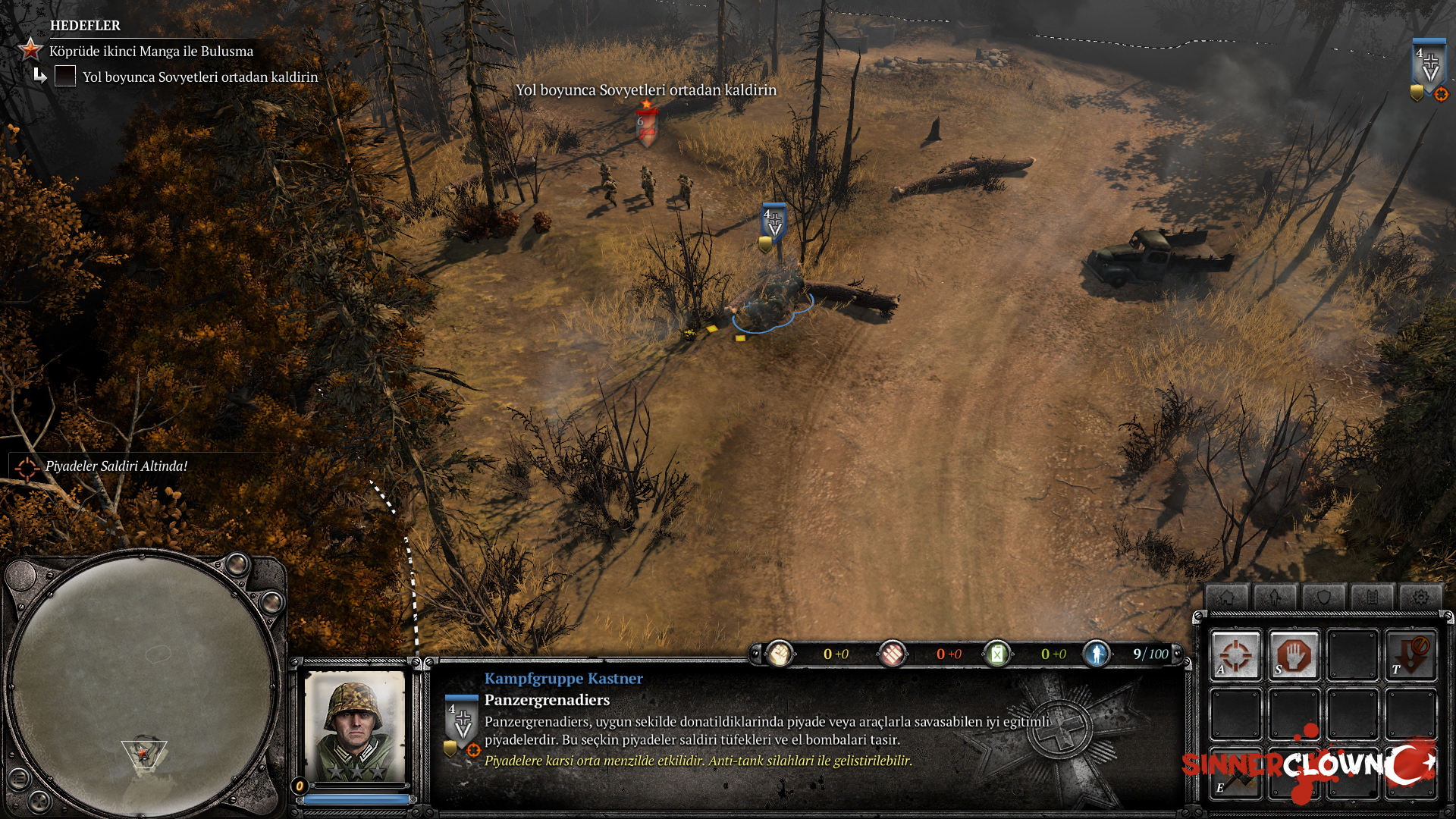Select the Panzergrenadier squad marker in the field

coord(773,224)
